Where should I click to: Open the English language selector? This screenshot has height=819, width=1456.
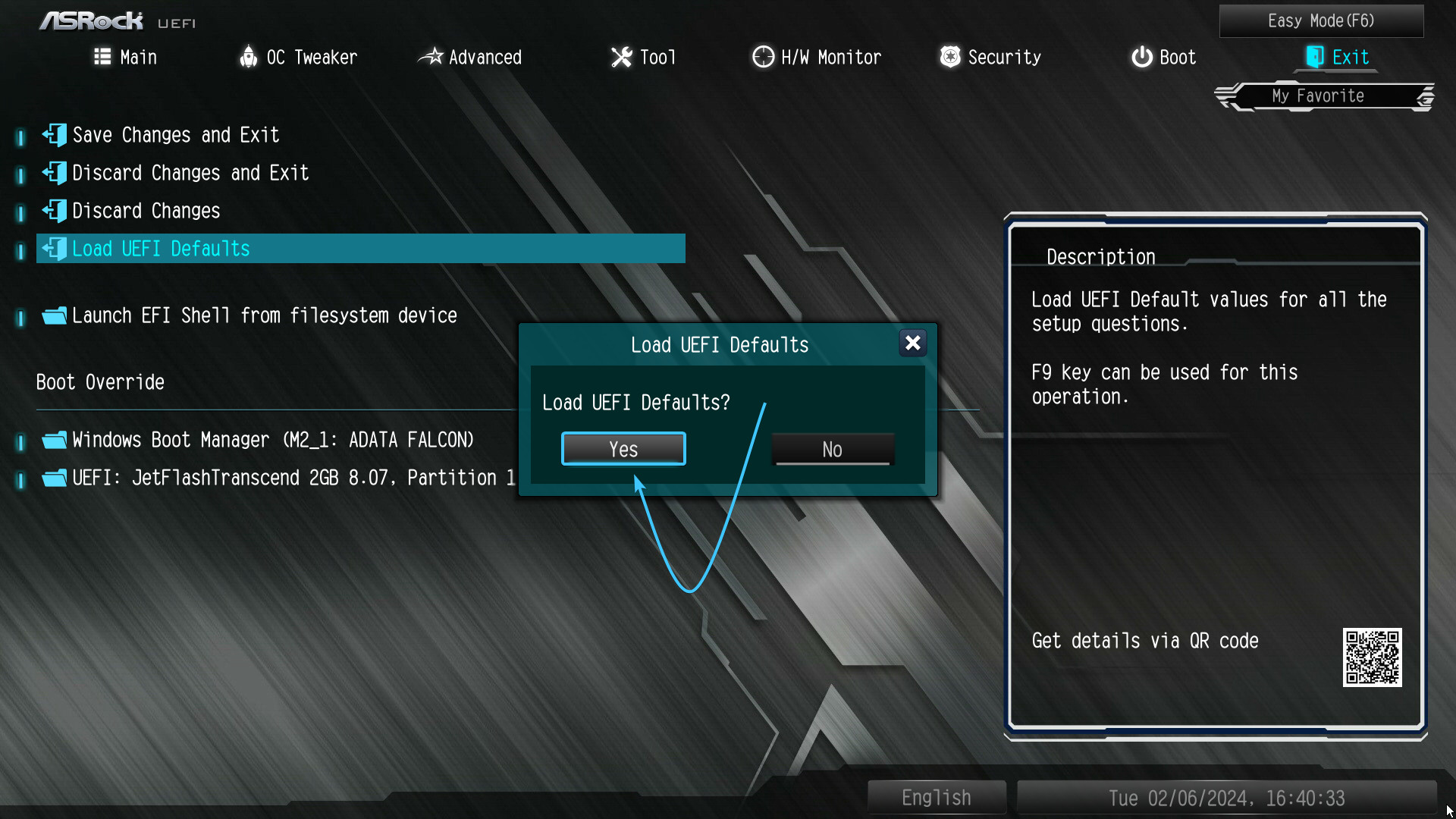point(936,797)
